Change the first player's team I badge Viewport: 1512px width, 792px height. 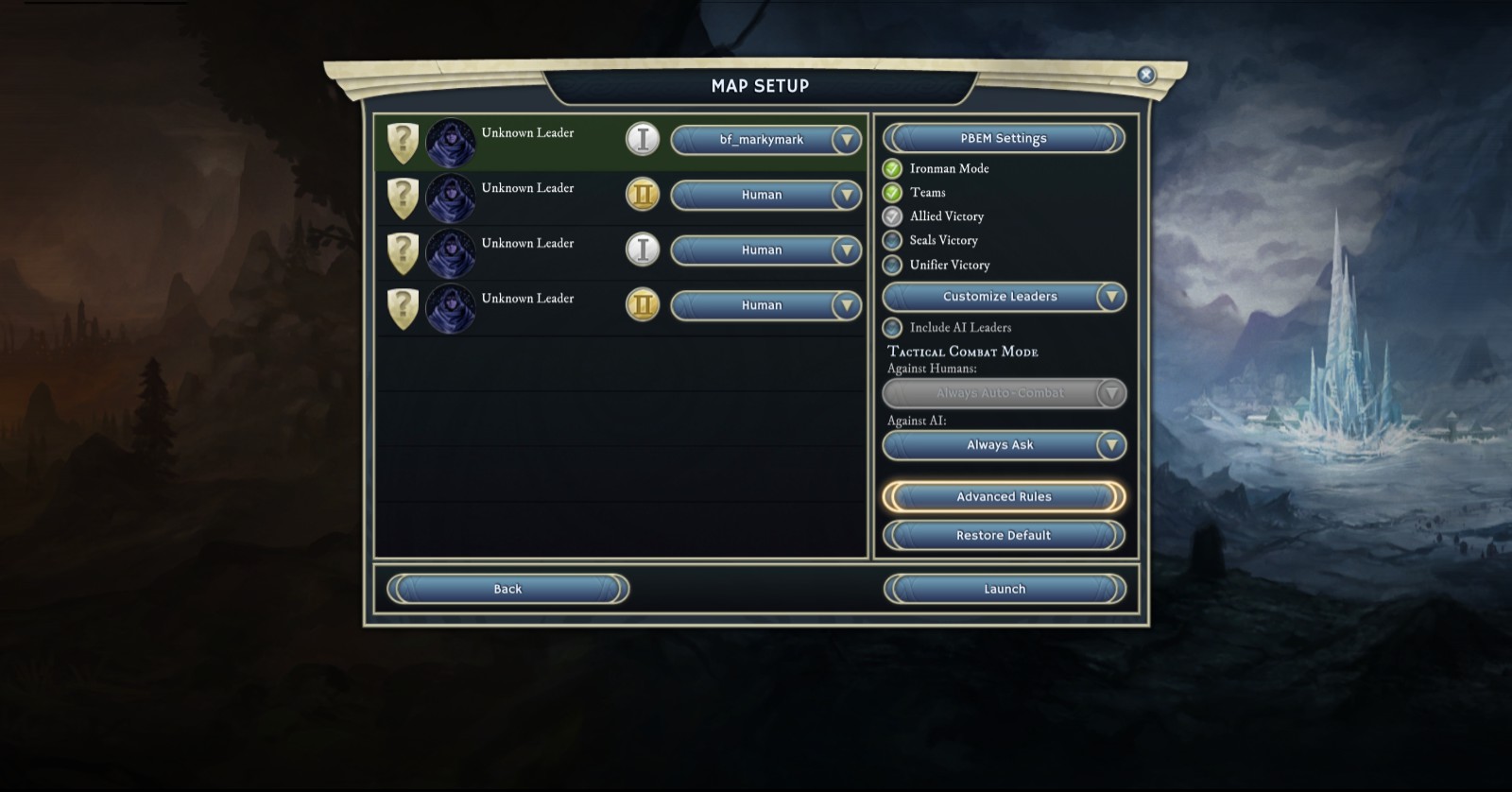tap(643, 140)
